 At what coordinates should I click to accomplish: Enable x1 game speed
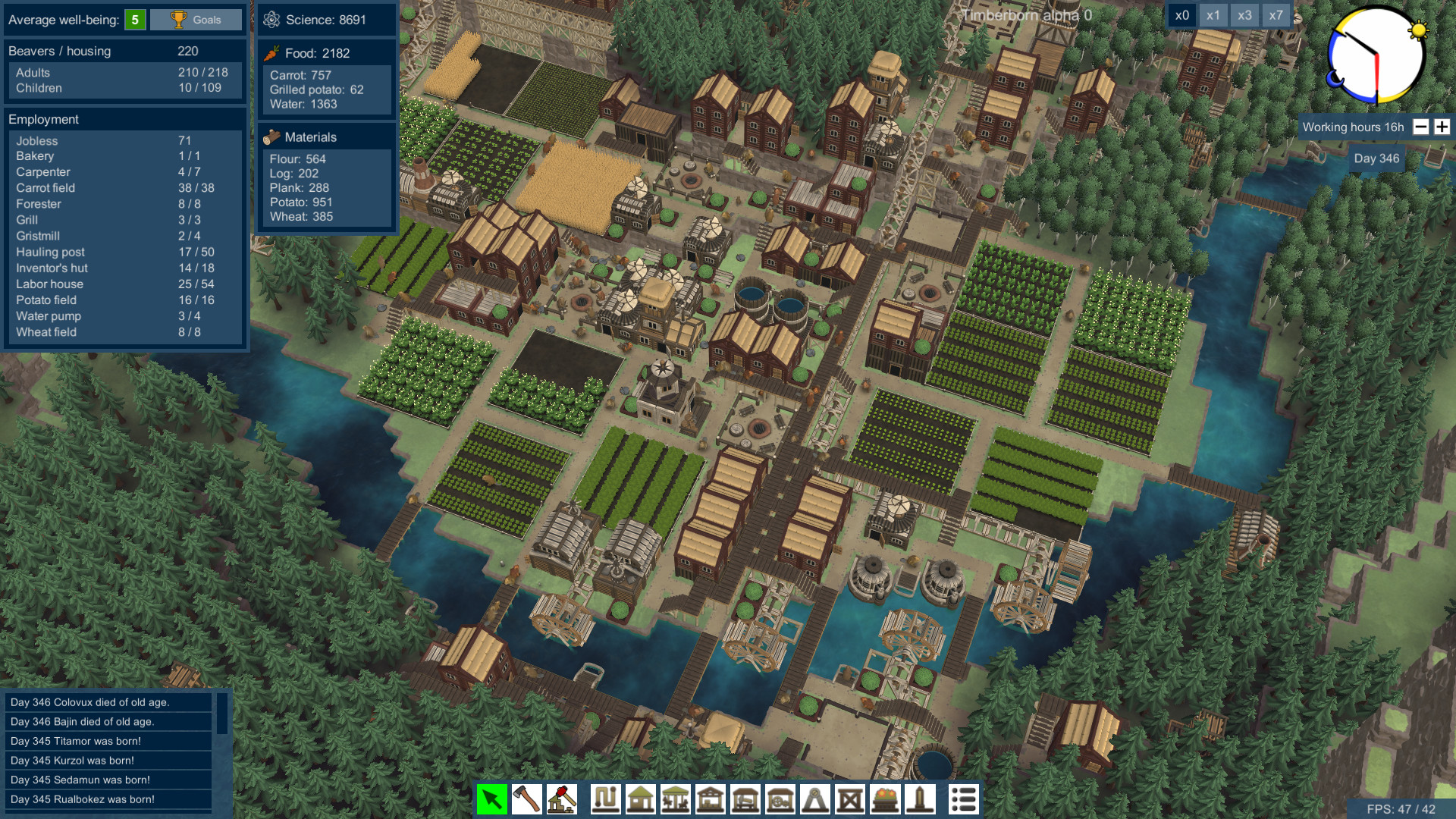[1214, 15]
